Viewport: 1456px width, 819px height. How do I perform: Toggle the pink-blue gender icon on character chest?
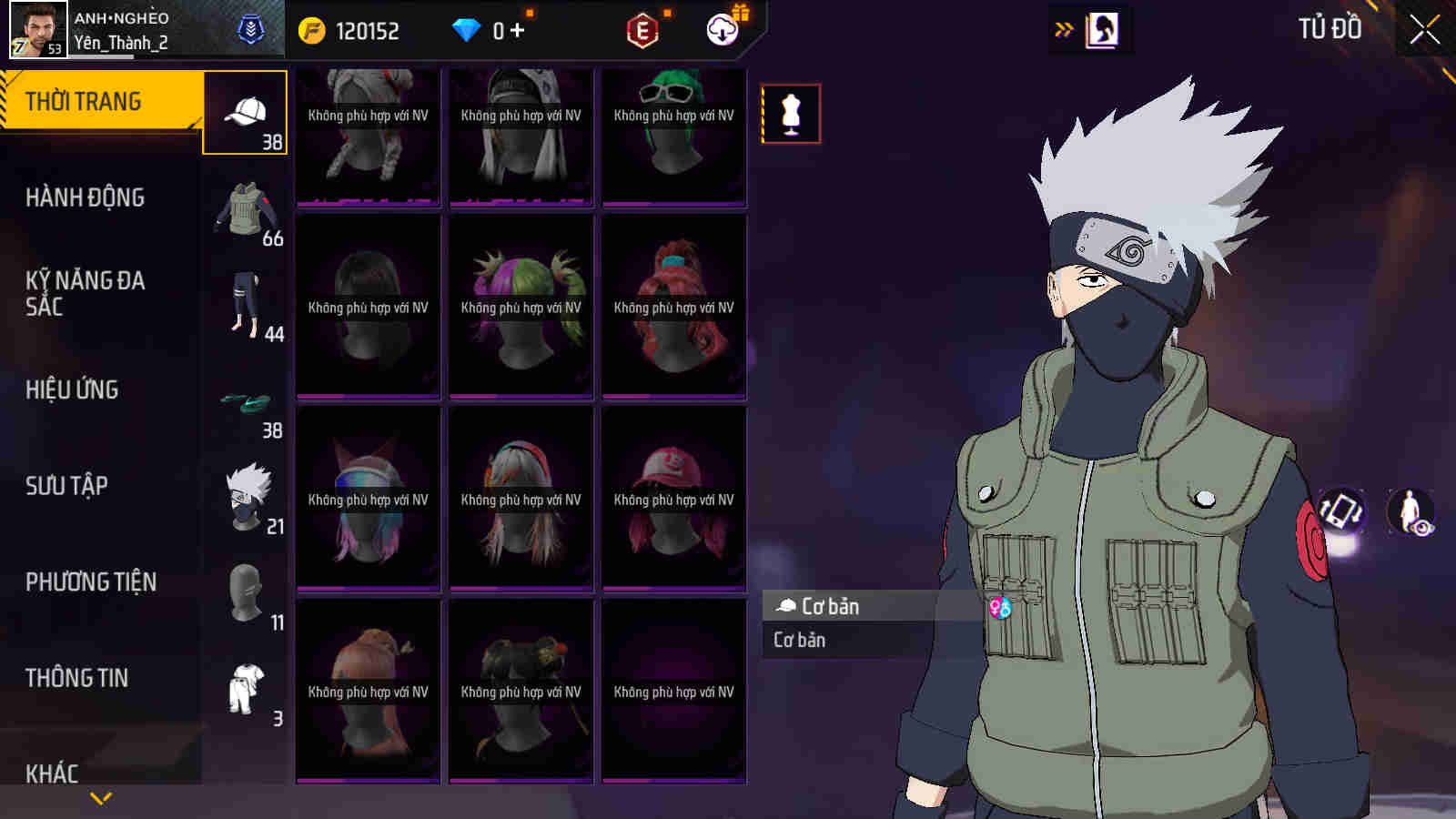pyautogui.click(x=999, y=607)
